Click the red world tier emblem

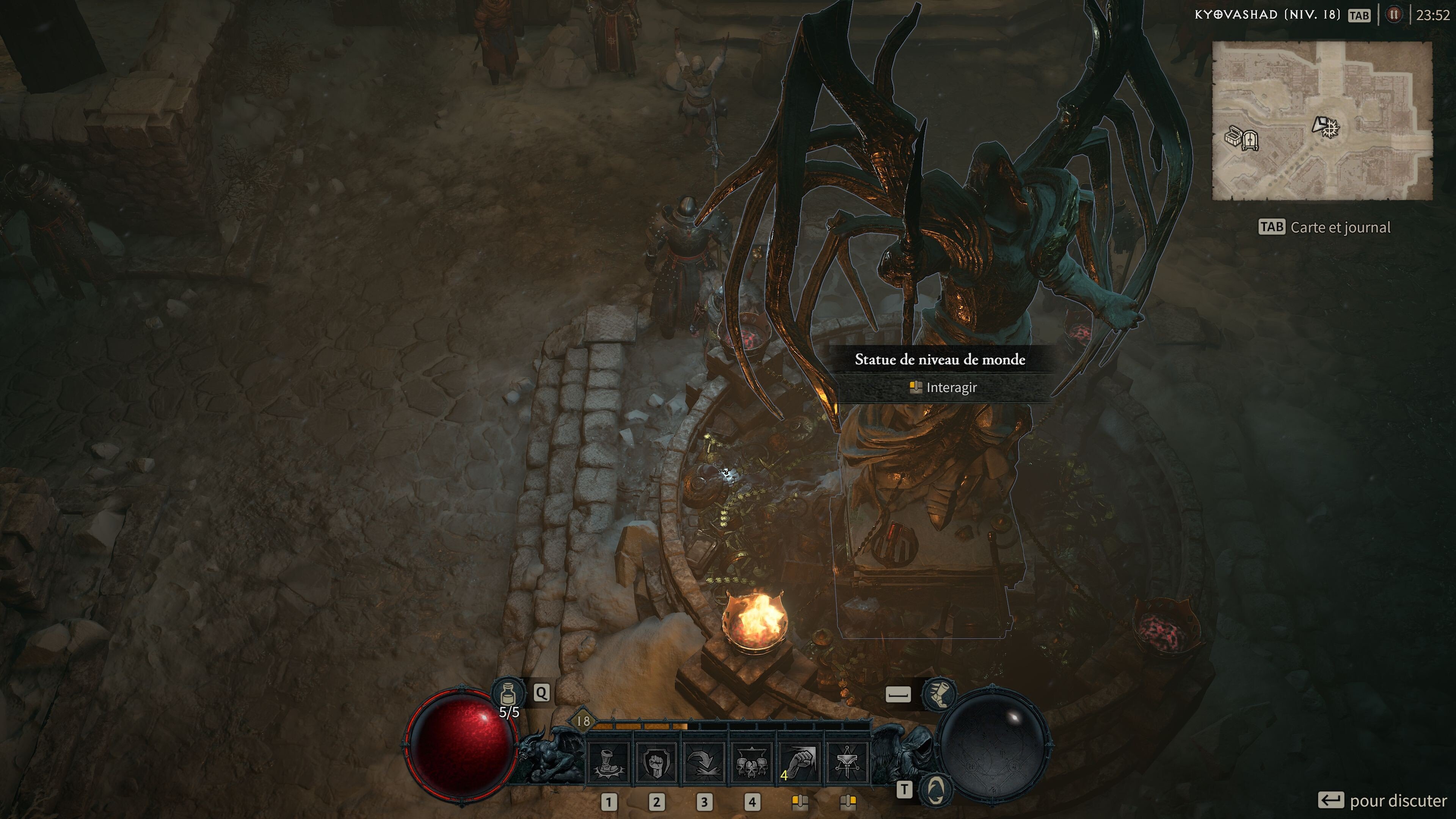(1393, 15)
